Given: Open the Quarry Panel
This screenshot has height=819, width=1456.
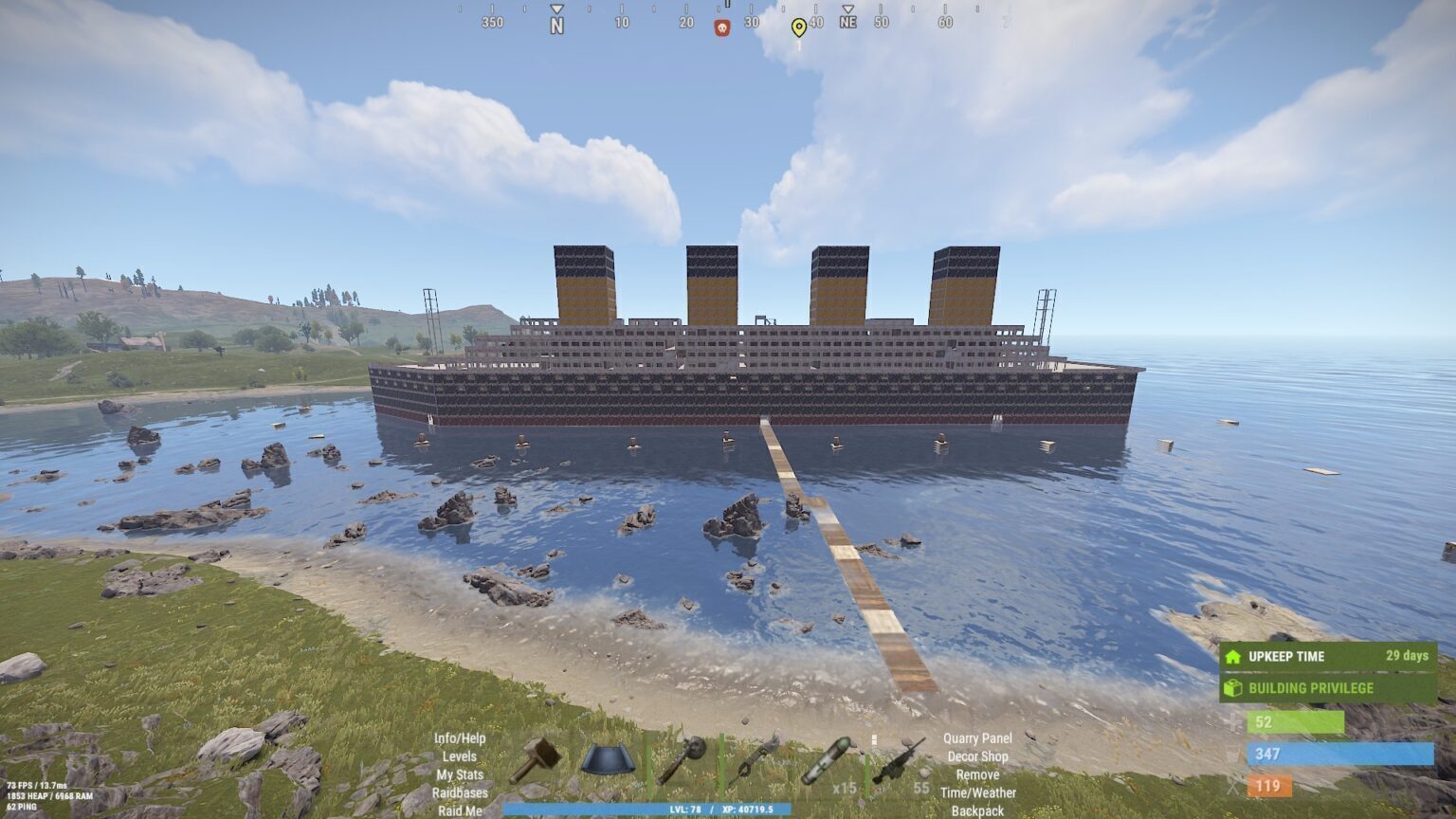Looking at the screenshot, I should click(977, 738).
